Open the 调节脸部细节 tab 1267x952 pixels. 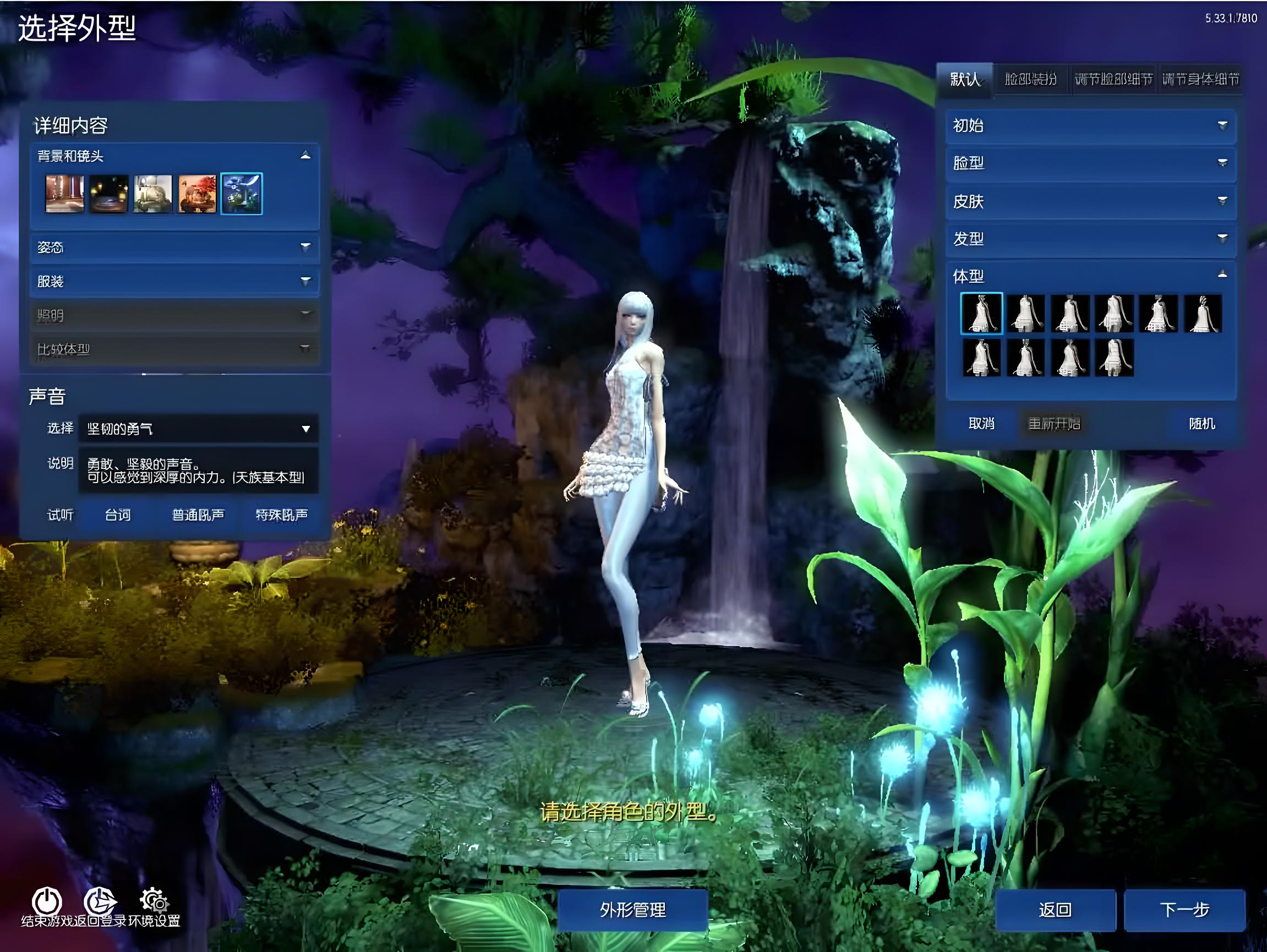(1113, 79)
